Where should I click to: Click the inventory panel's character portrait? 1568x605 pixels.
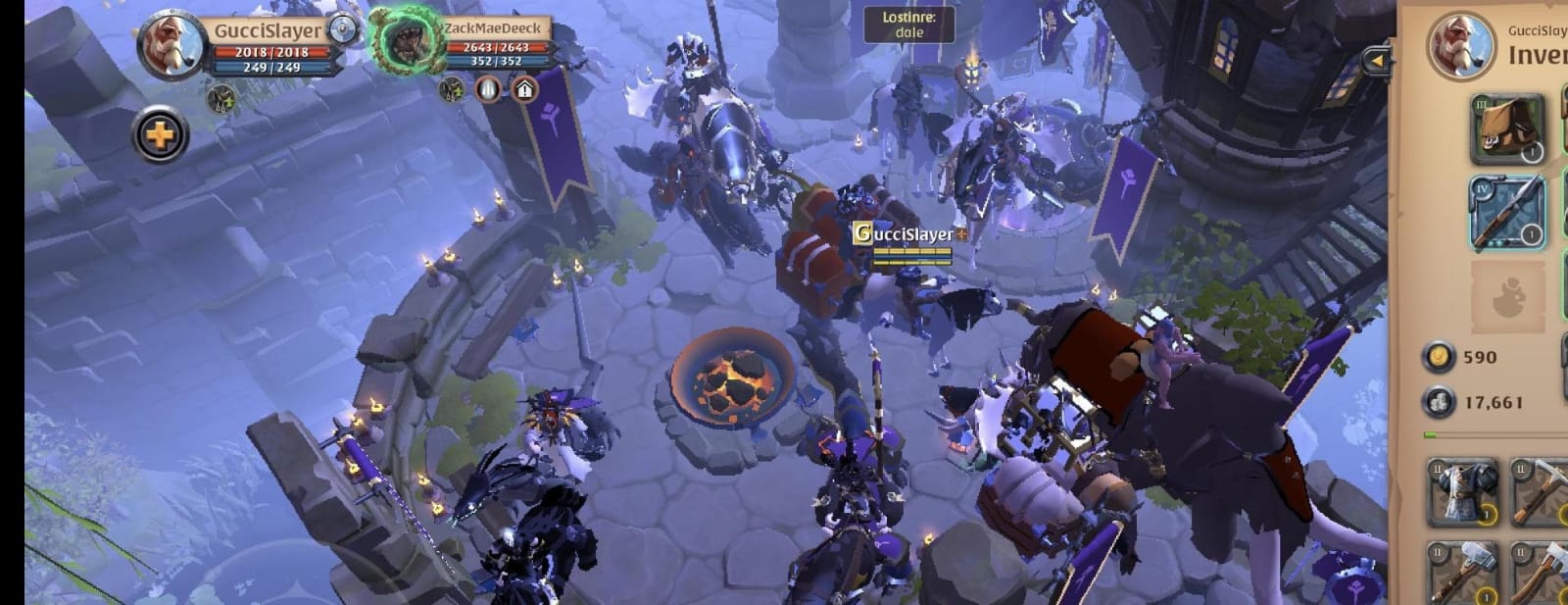pos(1459,45)
